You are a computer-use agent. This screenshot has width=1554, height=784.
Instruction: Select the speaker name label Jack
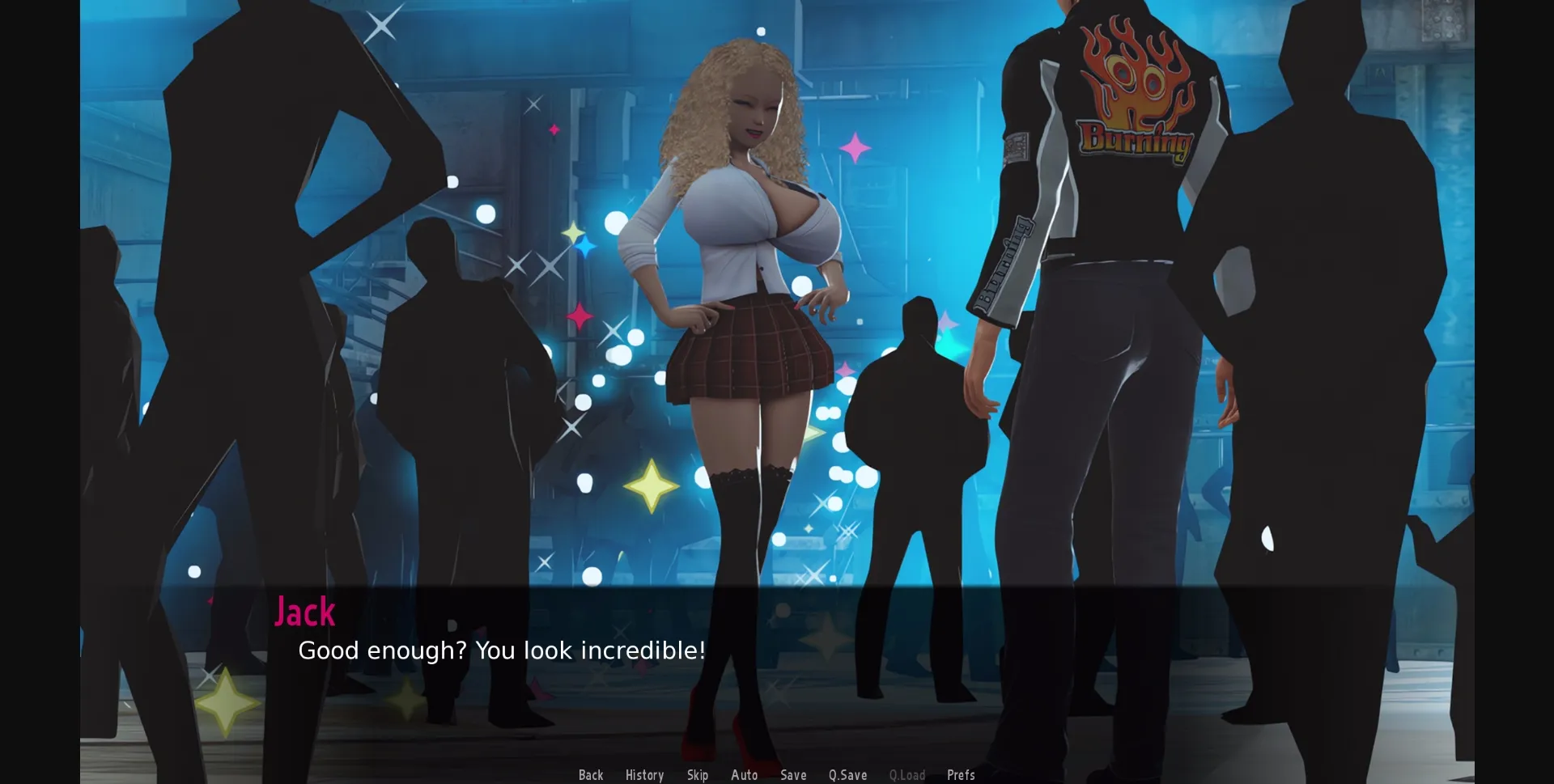tap(304, 612)
